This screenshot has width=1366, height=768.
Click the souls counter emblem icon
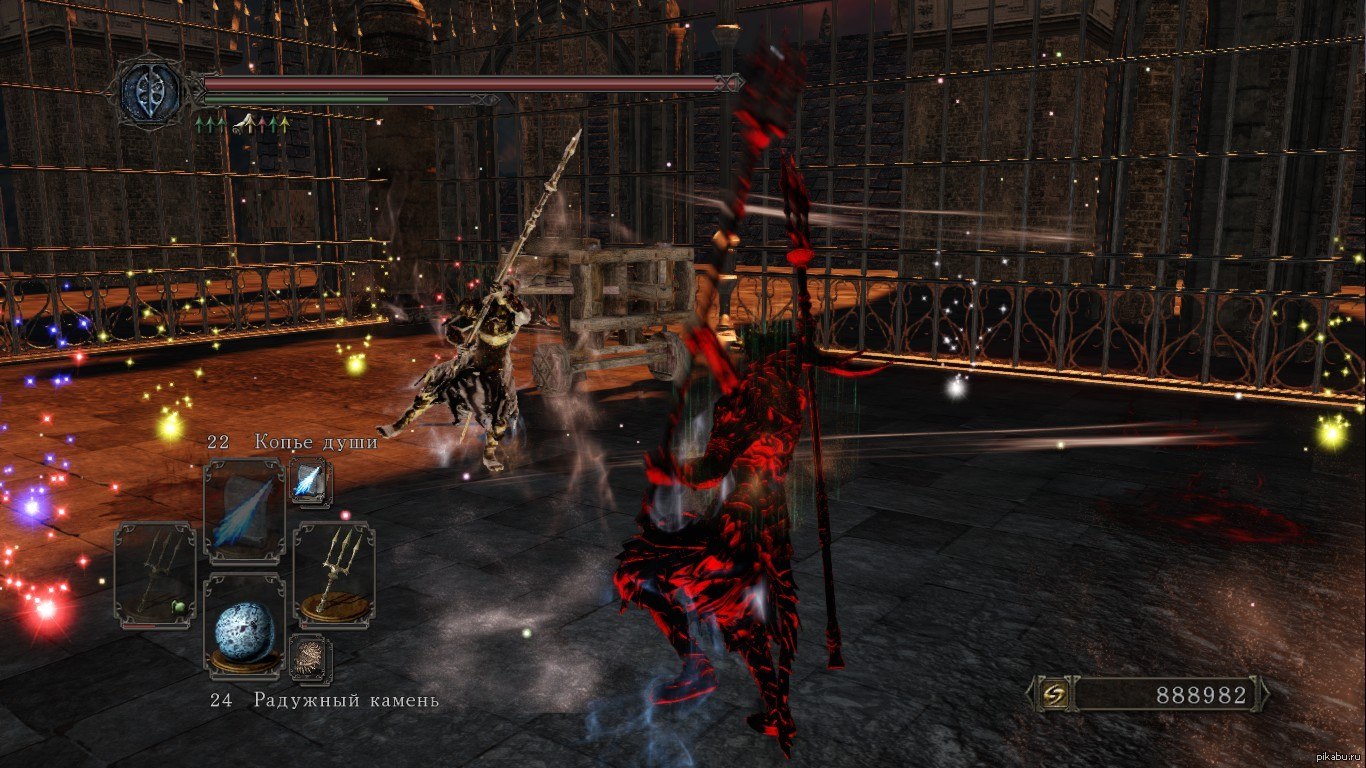[1056, 694]
